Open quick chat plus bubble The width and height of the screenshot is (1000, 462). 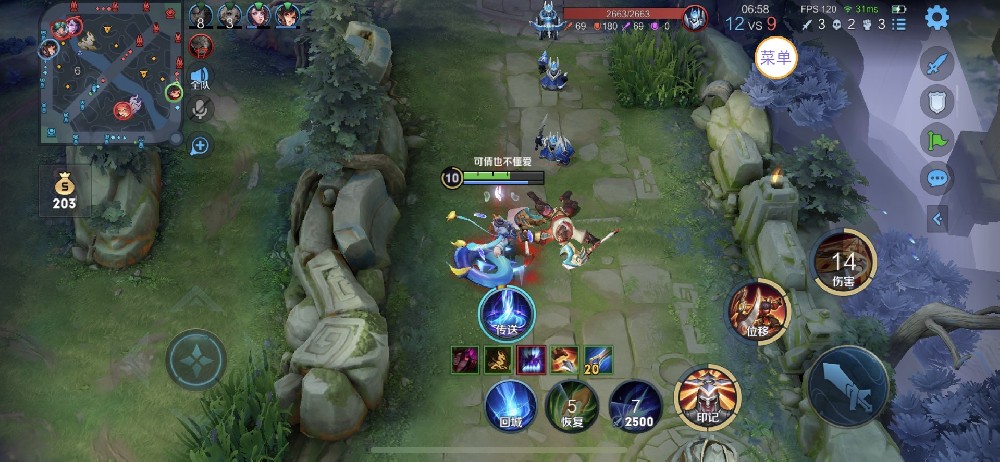point(201,146)
